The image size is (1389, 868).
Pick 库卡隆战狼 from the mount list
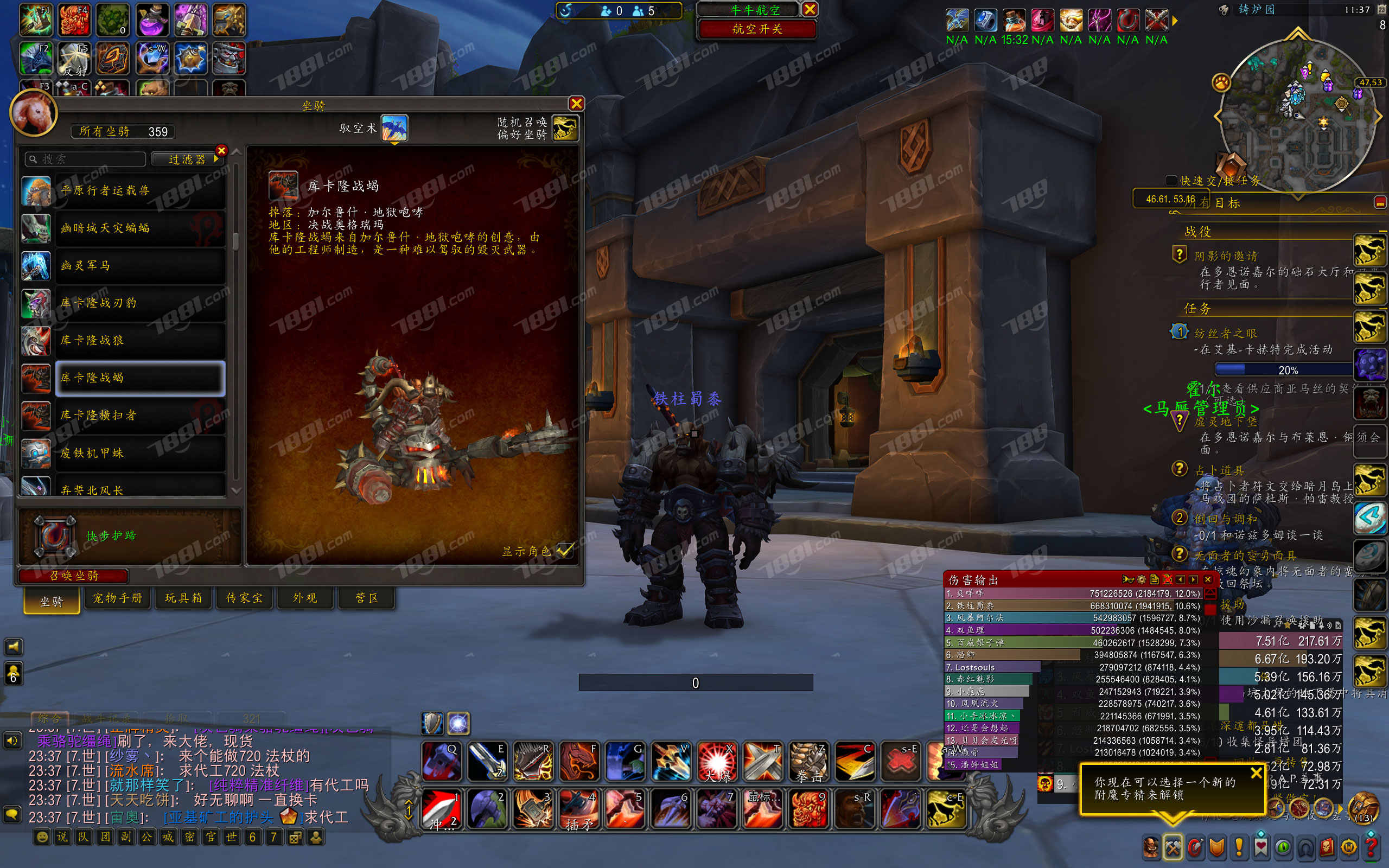(x=139, y=341)
